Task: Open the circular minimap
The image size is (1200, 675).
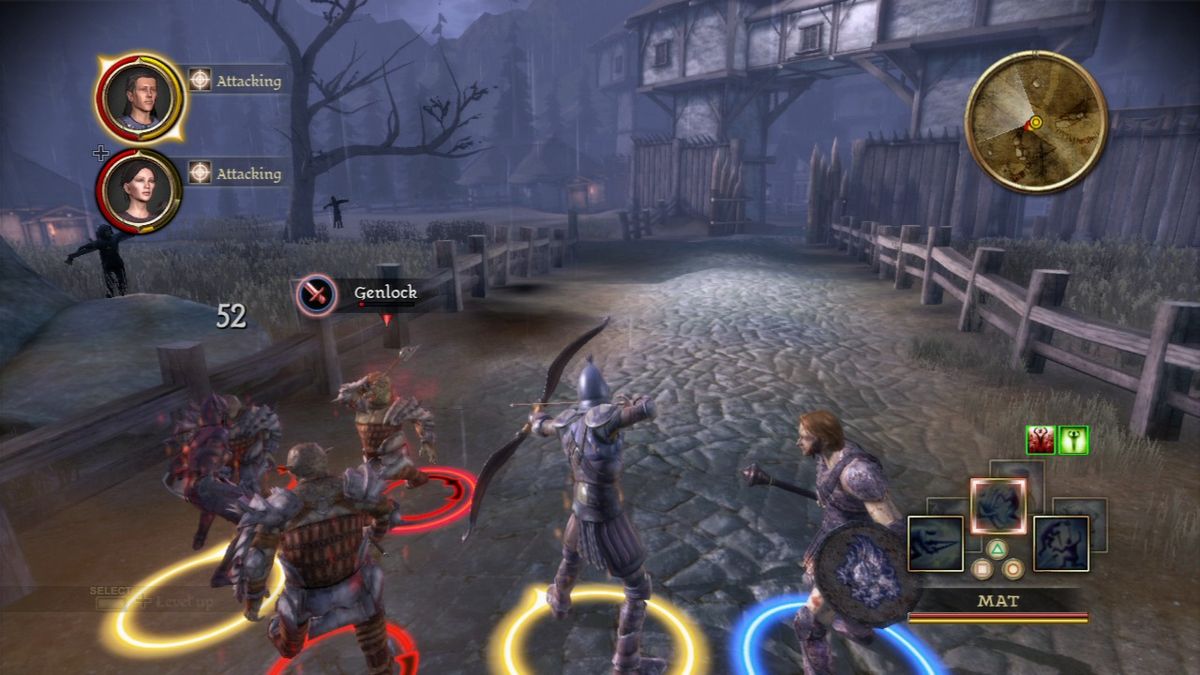Action: tap(1035, 121)
